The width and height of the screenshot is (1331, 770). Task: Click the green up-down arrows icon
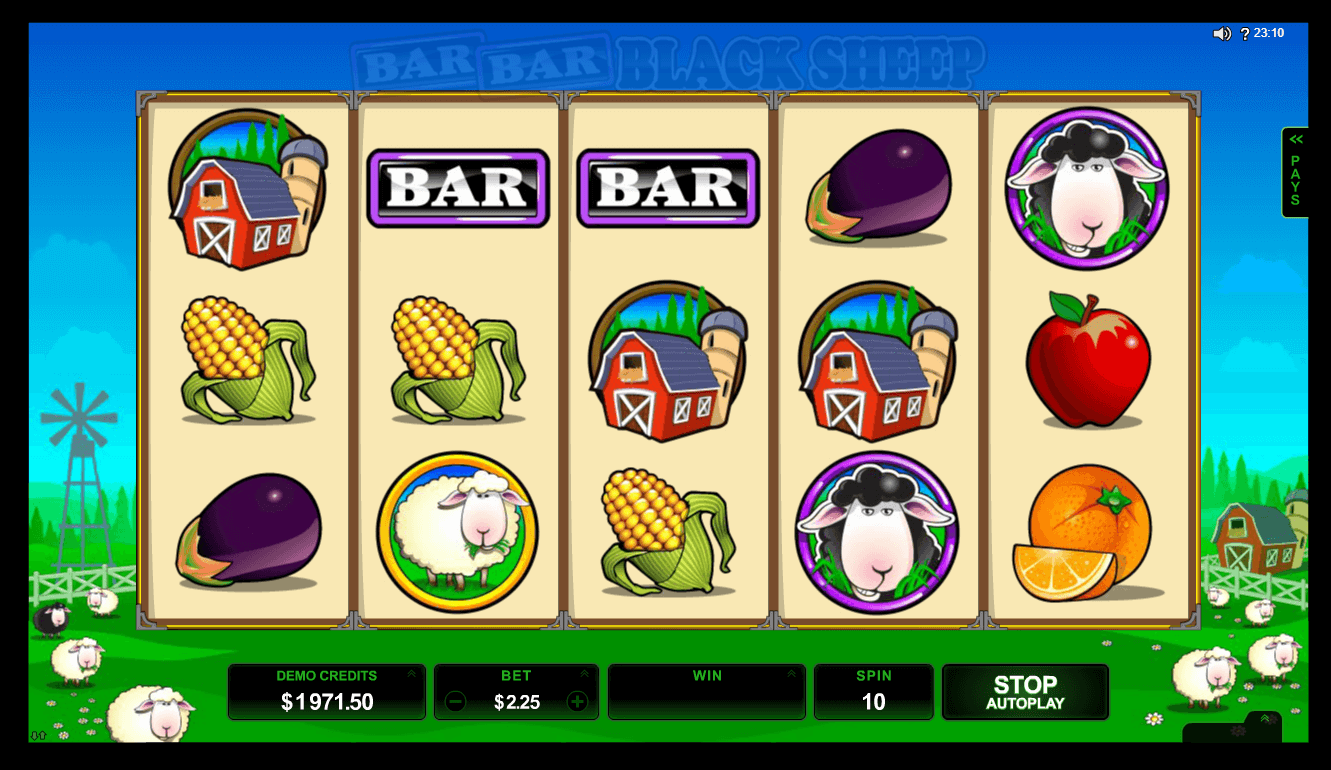39,736
